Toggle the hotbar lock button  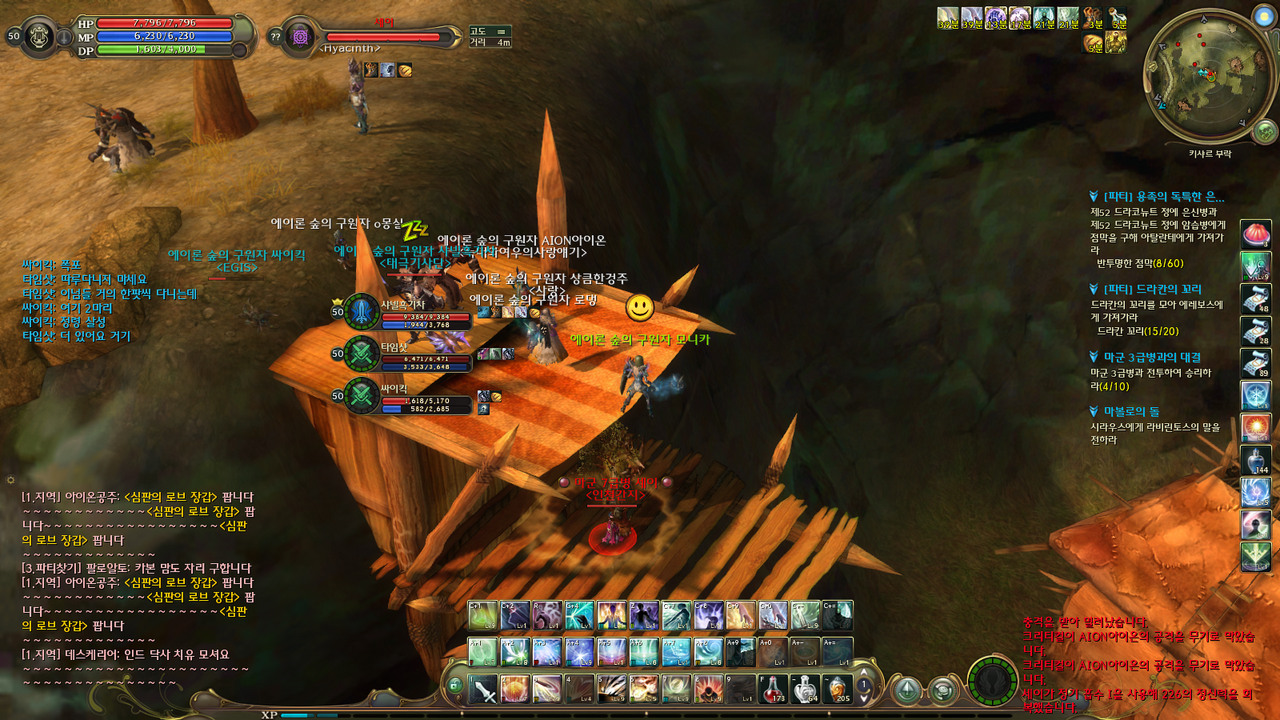coord(454,686)
